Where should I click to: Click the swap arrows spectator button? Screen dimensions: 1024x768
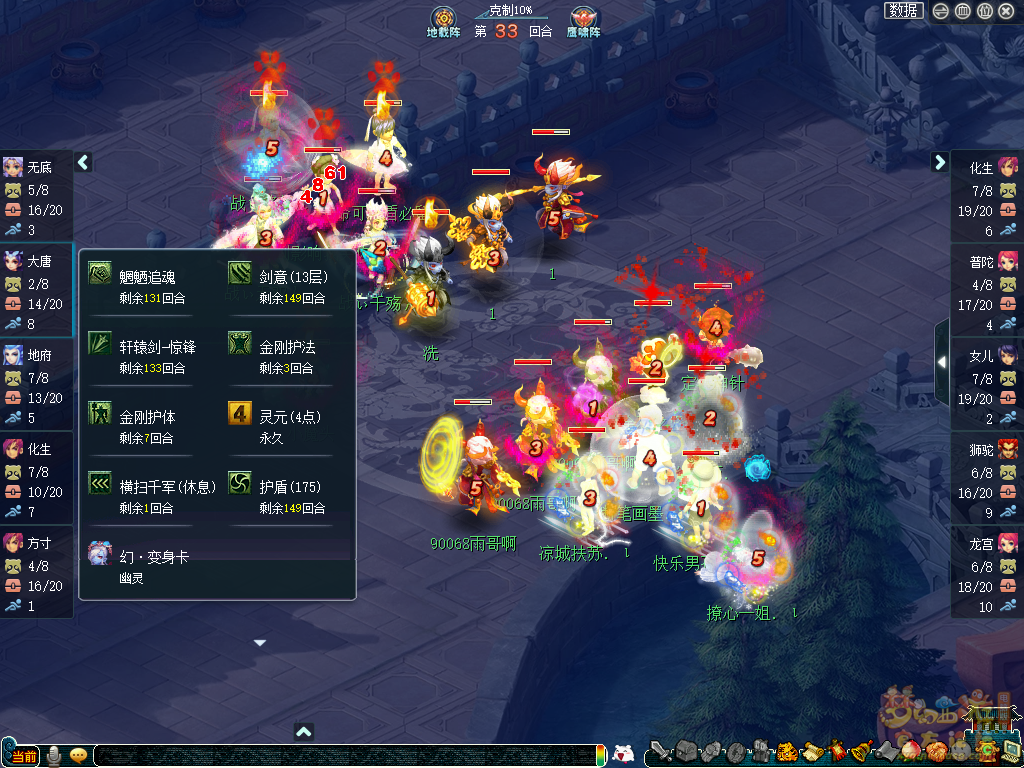(941, 11)
